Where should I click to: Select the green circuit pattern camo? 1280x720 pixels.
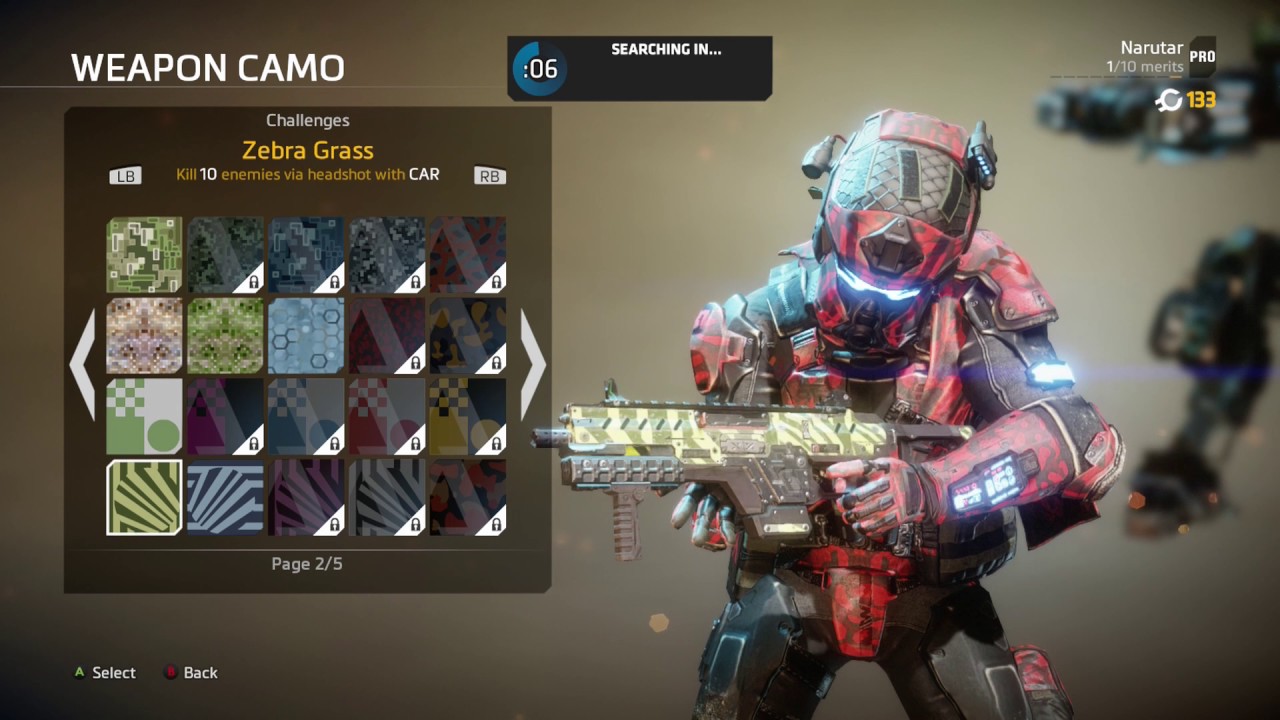(x=145, y=255)
